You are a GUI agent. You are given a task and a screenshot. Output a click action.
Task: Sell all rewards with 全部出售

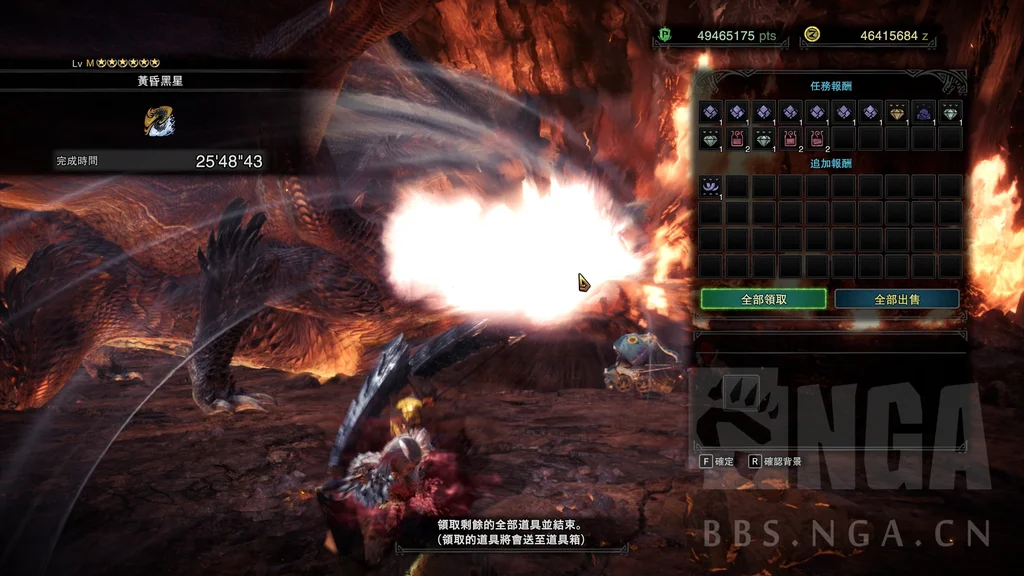896,299
